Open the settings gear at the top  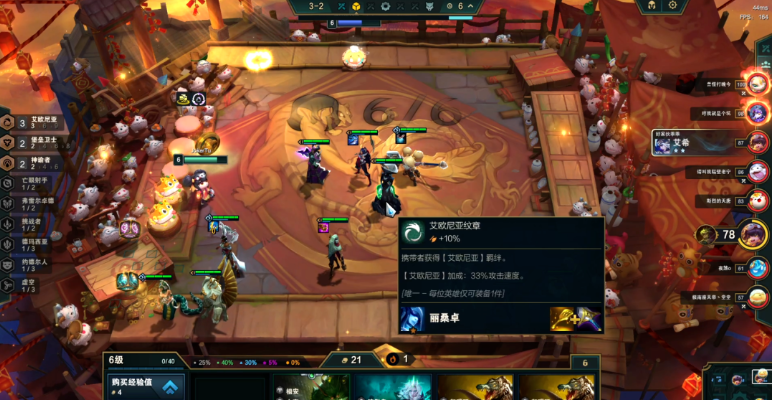coord(672,6)
